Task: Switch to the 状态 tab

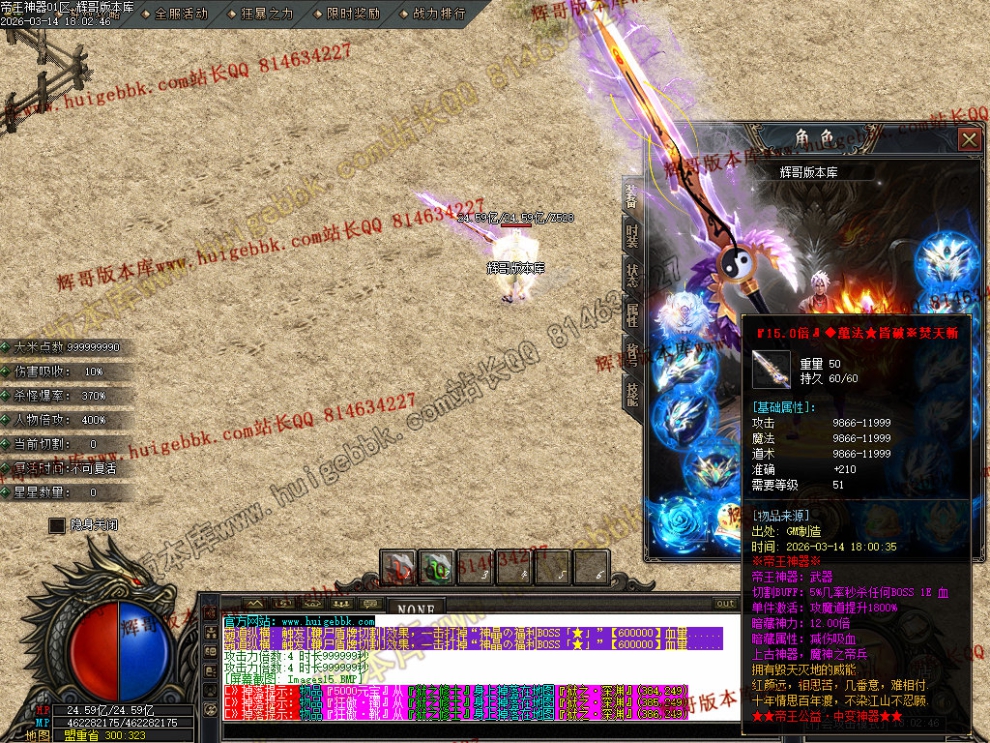Action: pyautogui.click(x=632, y=275)
